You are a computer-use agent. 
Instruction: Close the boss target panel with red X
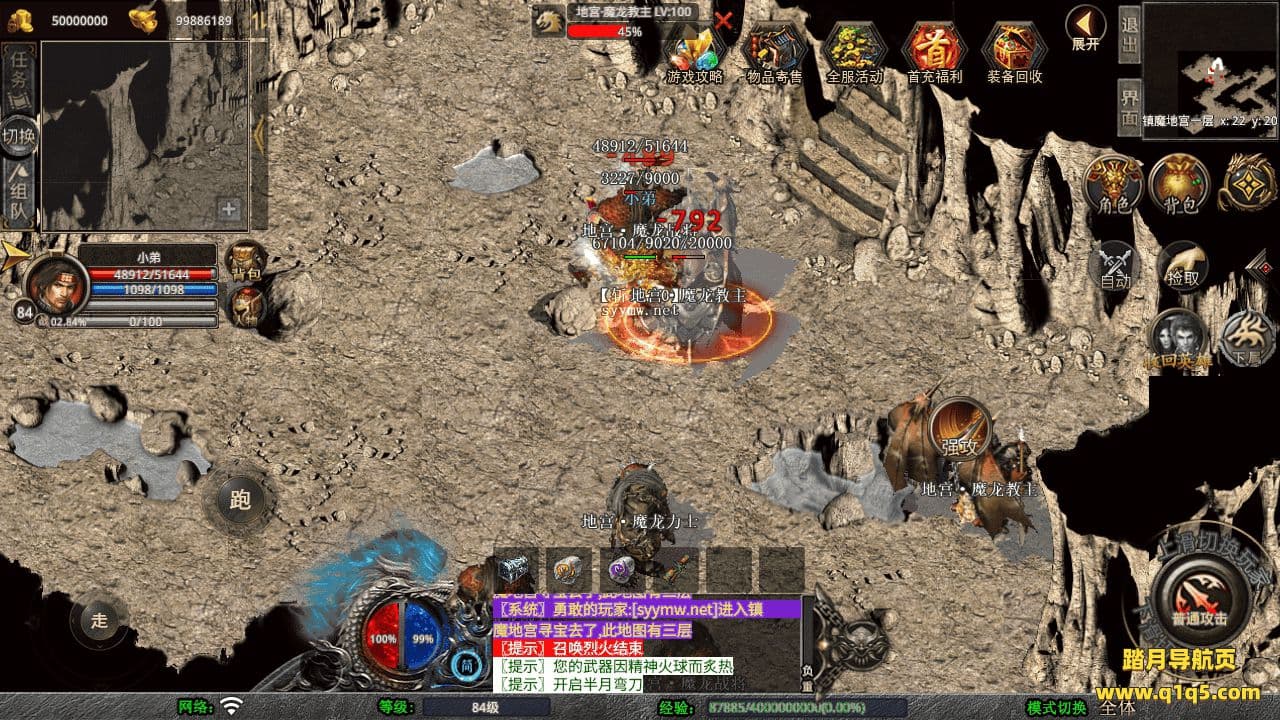[723, 19]
